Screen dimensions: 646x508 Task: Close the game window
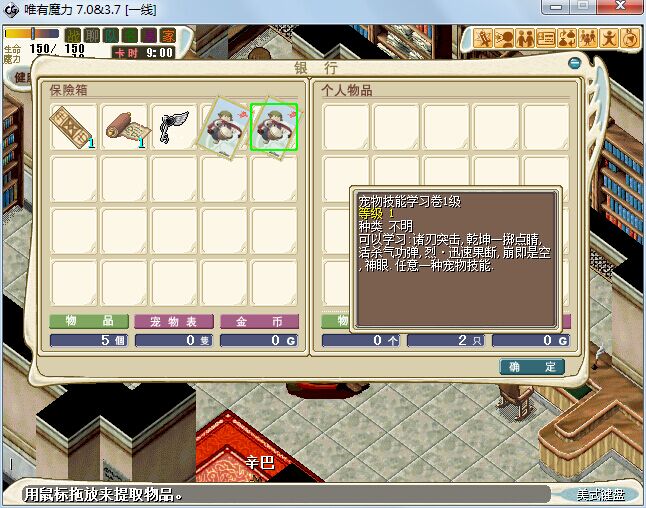point(620,8)
